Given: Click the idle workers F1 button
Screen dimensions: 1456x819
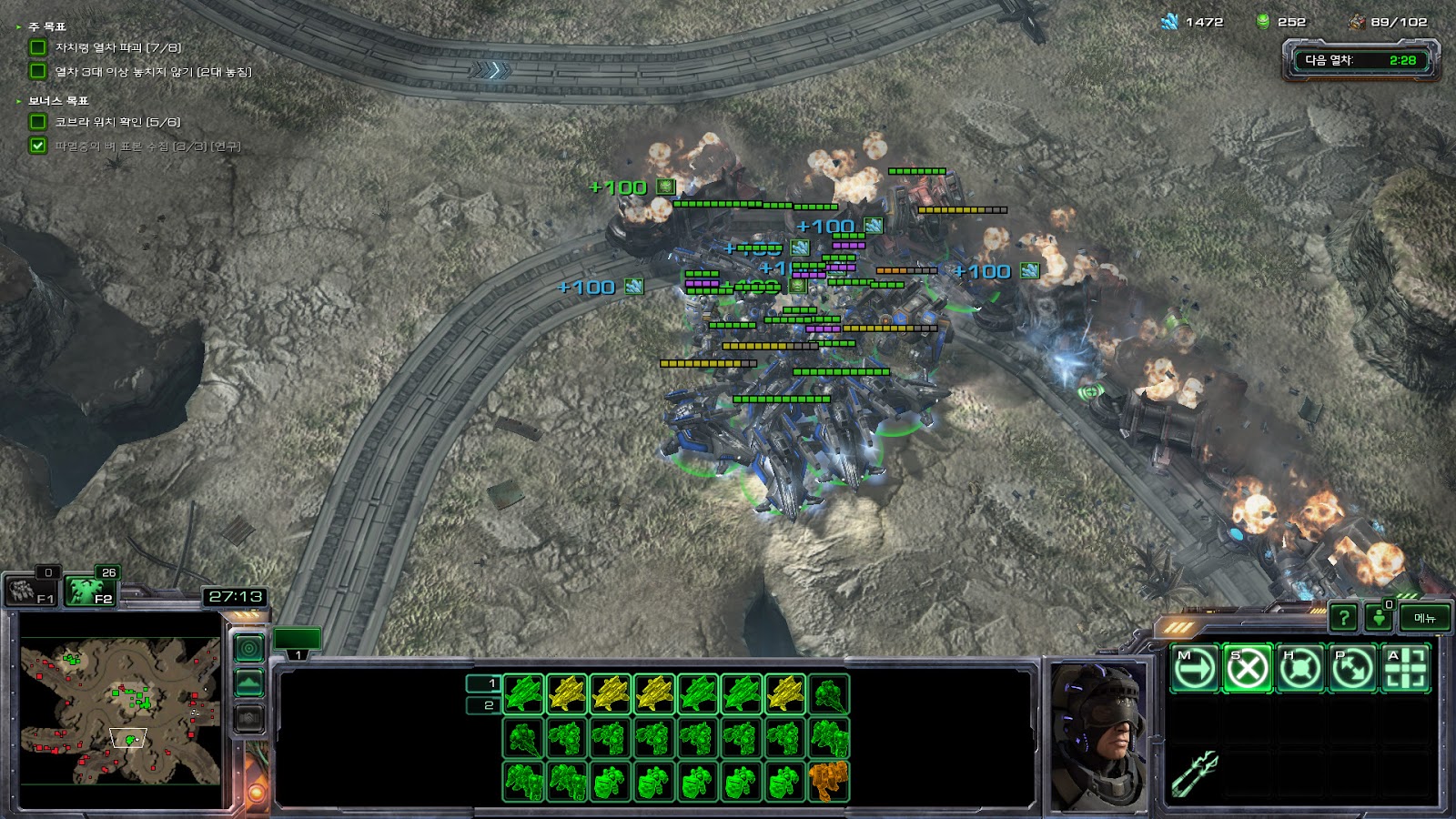Looking at the screenshot, I should (31, 591).
